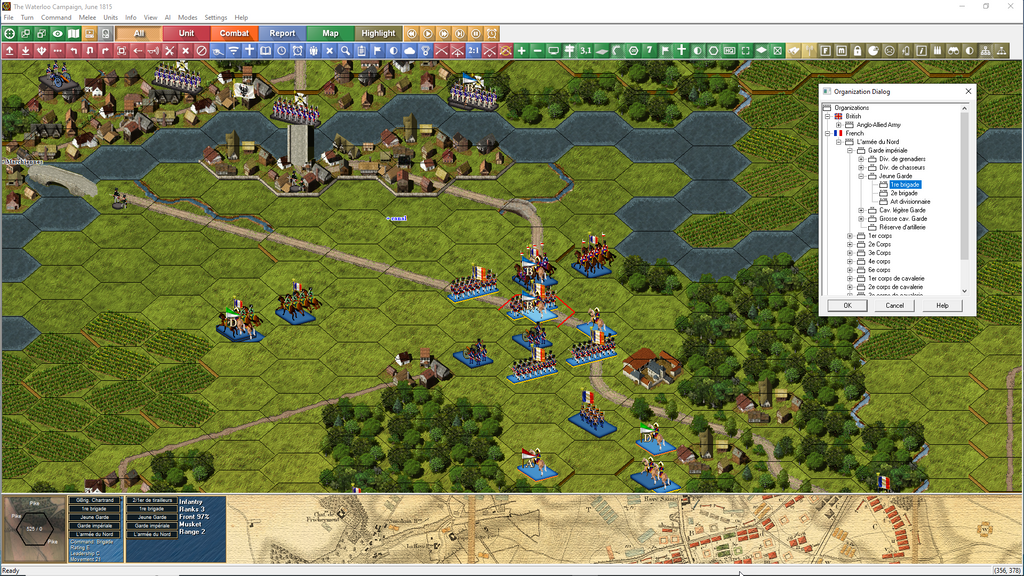Open the Settings menu
The image size is (1024, 576).
216,18
